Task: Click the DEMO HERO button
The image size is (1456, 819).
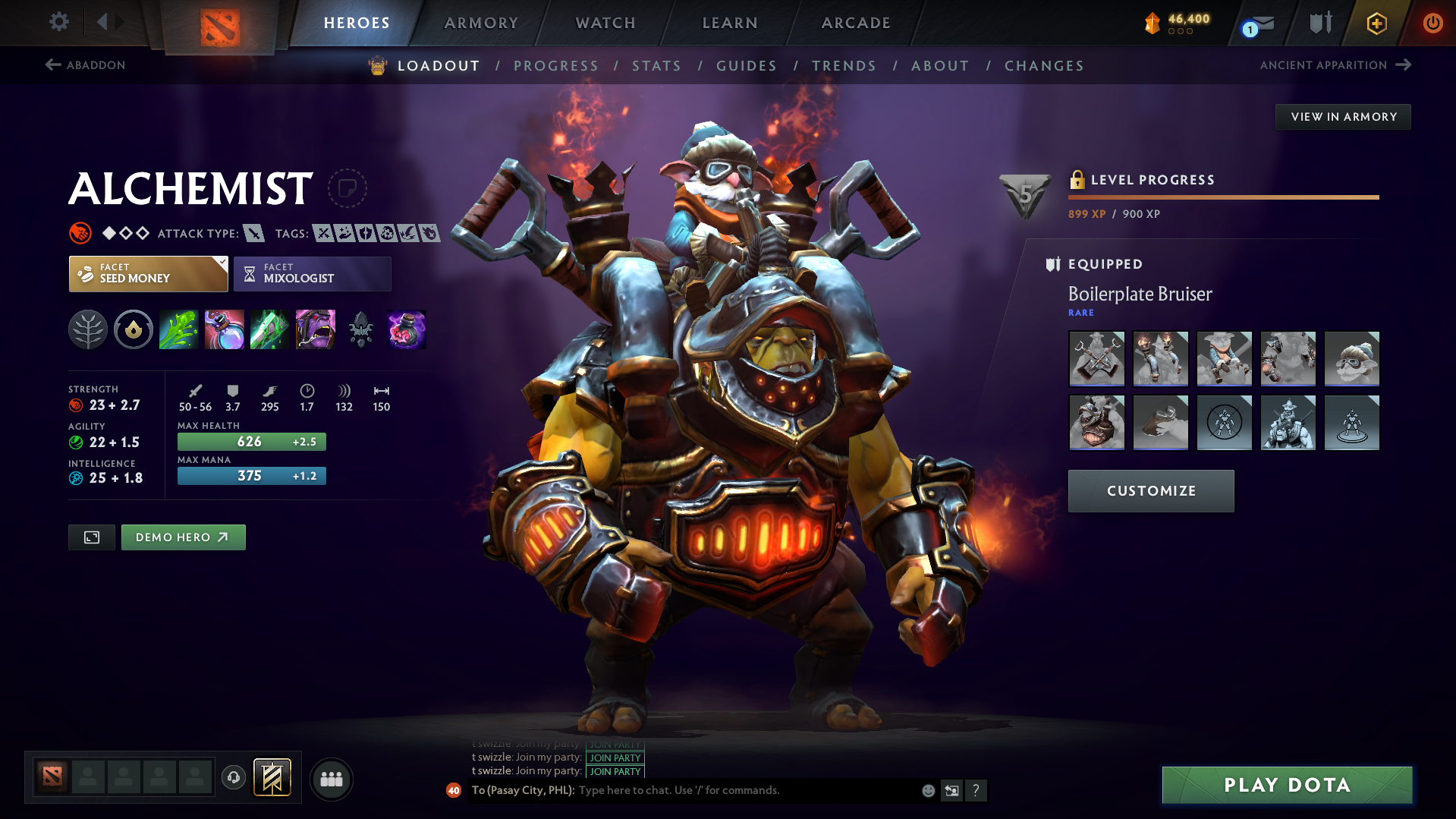Action: pos(183,537)
